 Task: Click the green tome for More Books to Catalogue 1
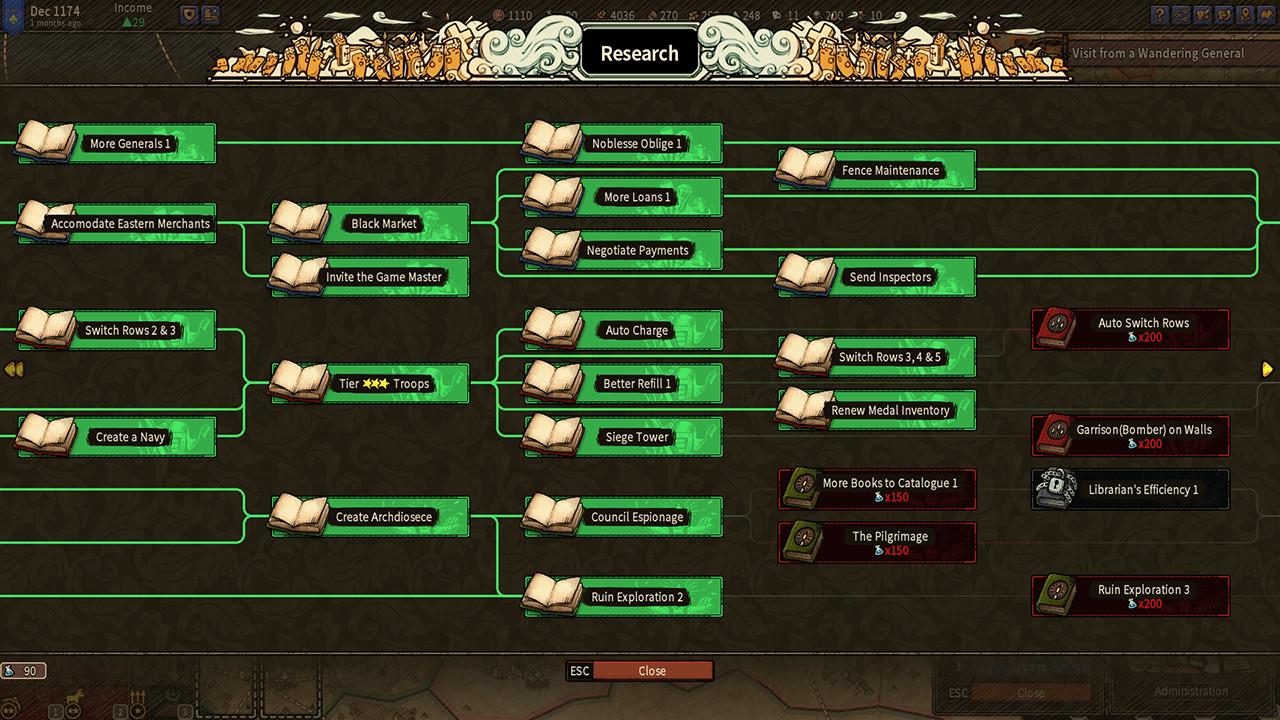tap(805, 489)
